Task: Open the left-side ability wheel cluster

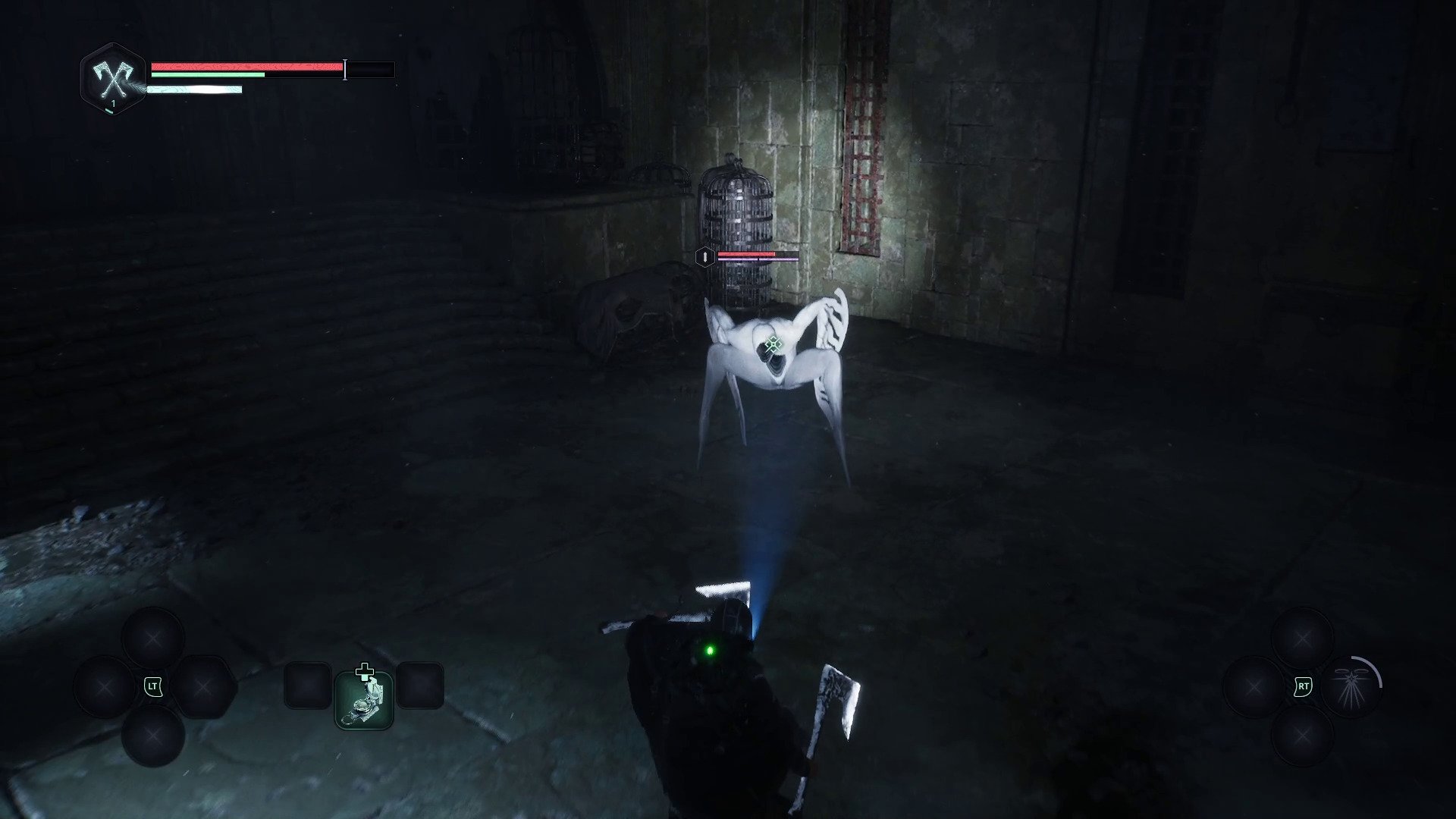Action: pos(153,686)
